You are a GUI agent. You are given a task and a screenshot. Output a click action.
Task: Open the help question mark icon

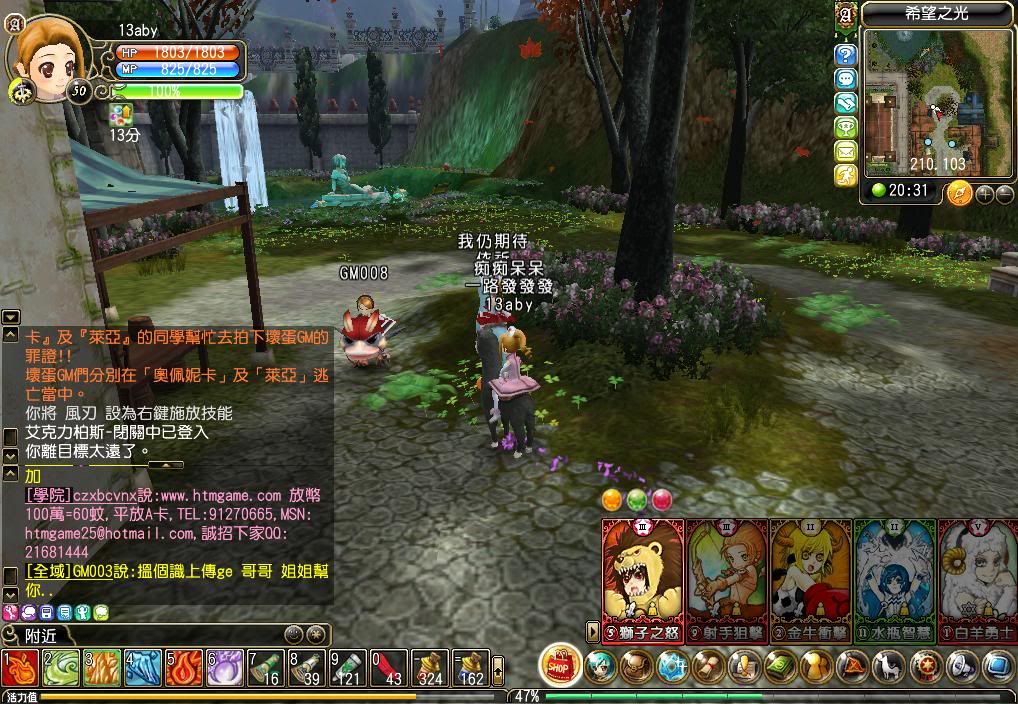coord(846,54)
